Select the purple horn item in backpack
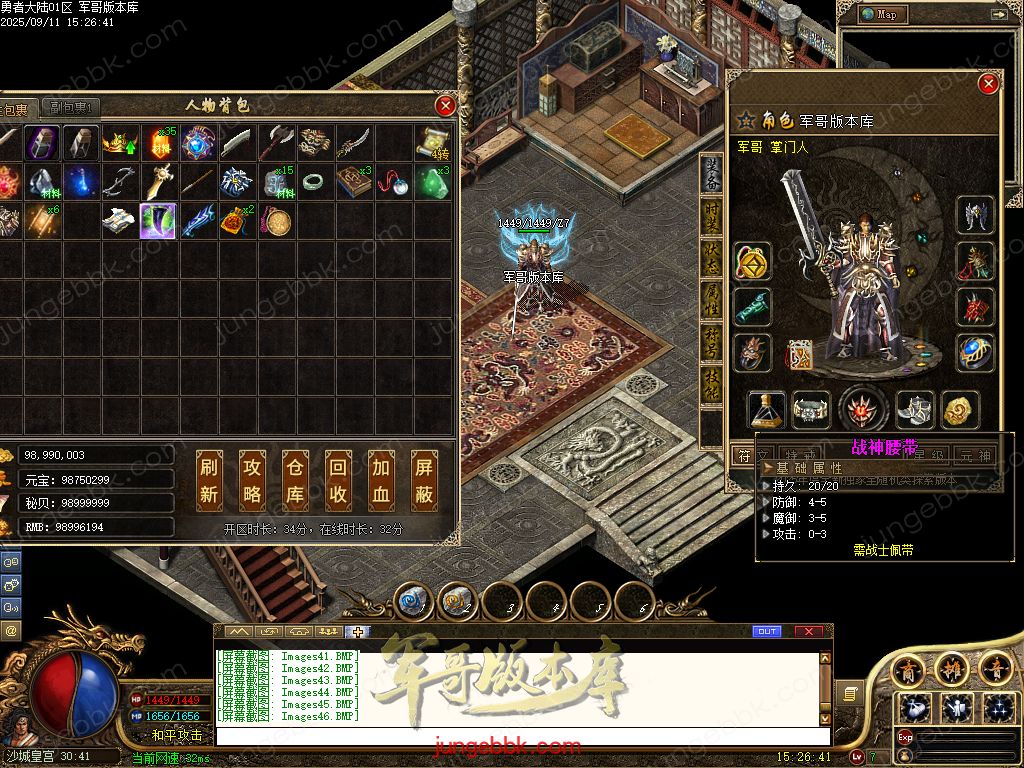The height and width of the screenshot is (768, 1024). [158, 221]
